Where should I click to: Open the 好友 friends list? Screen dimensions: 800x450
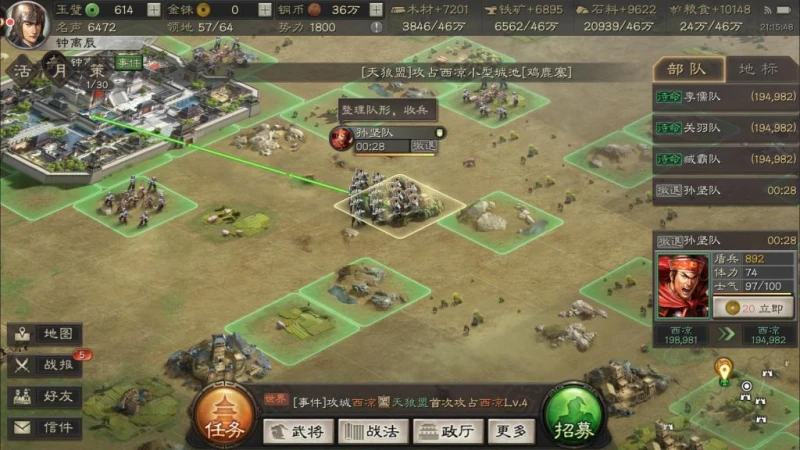click(x=45, y=396)
